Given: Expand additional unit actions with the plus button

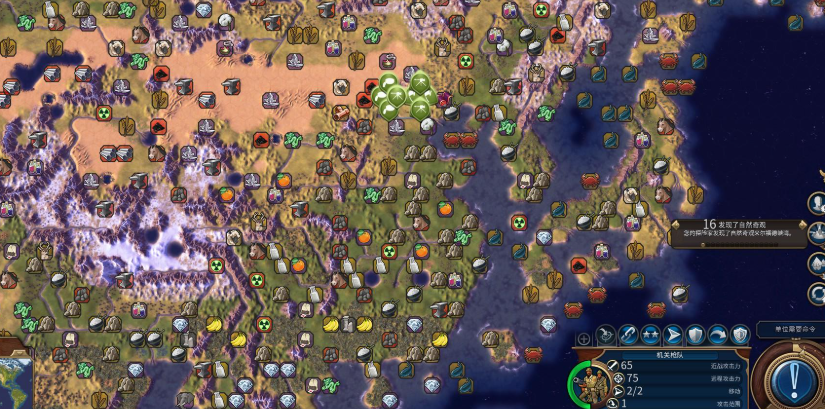Looking at the screenshot, I should click(584, 339).
